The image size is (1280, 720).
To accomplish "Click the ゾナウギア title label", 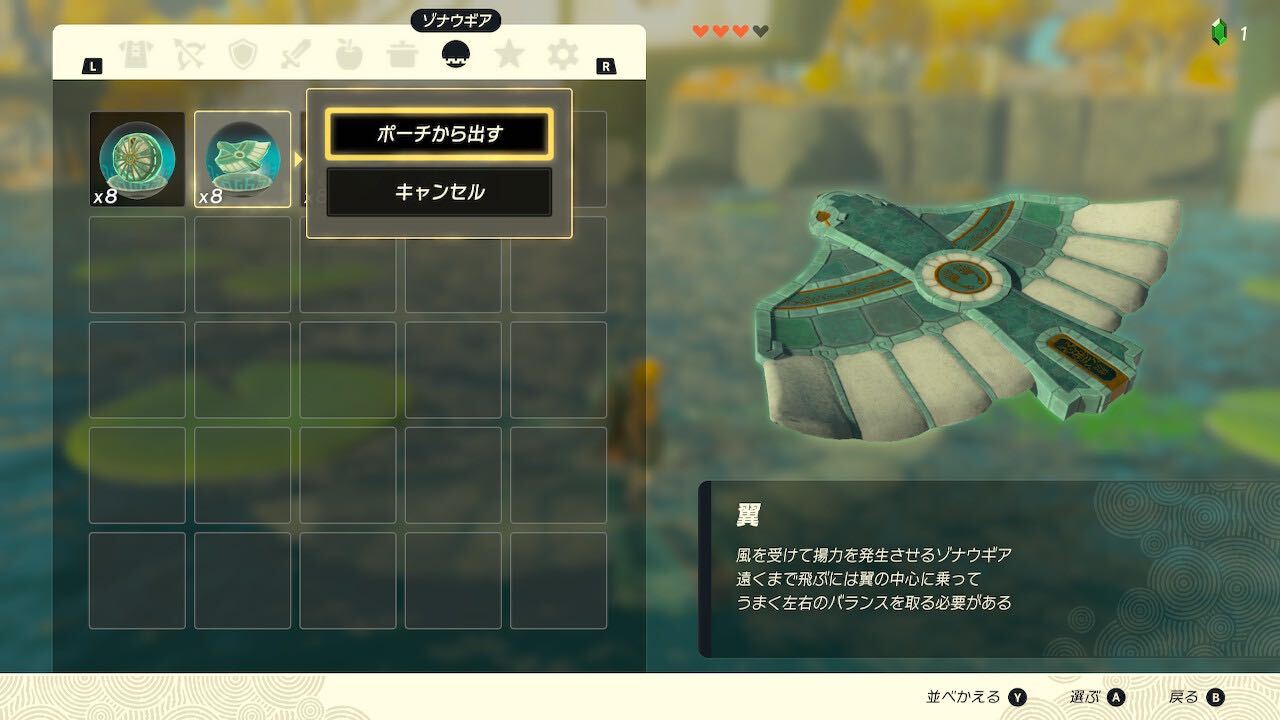I will [455, 18].
